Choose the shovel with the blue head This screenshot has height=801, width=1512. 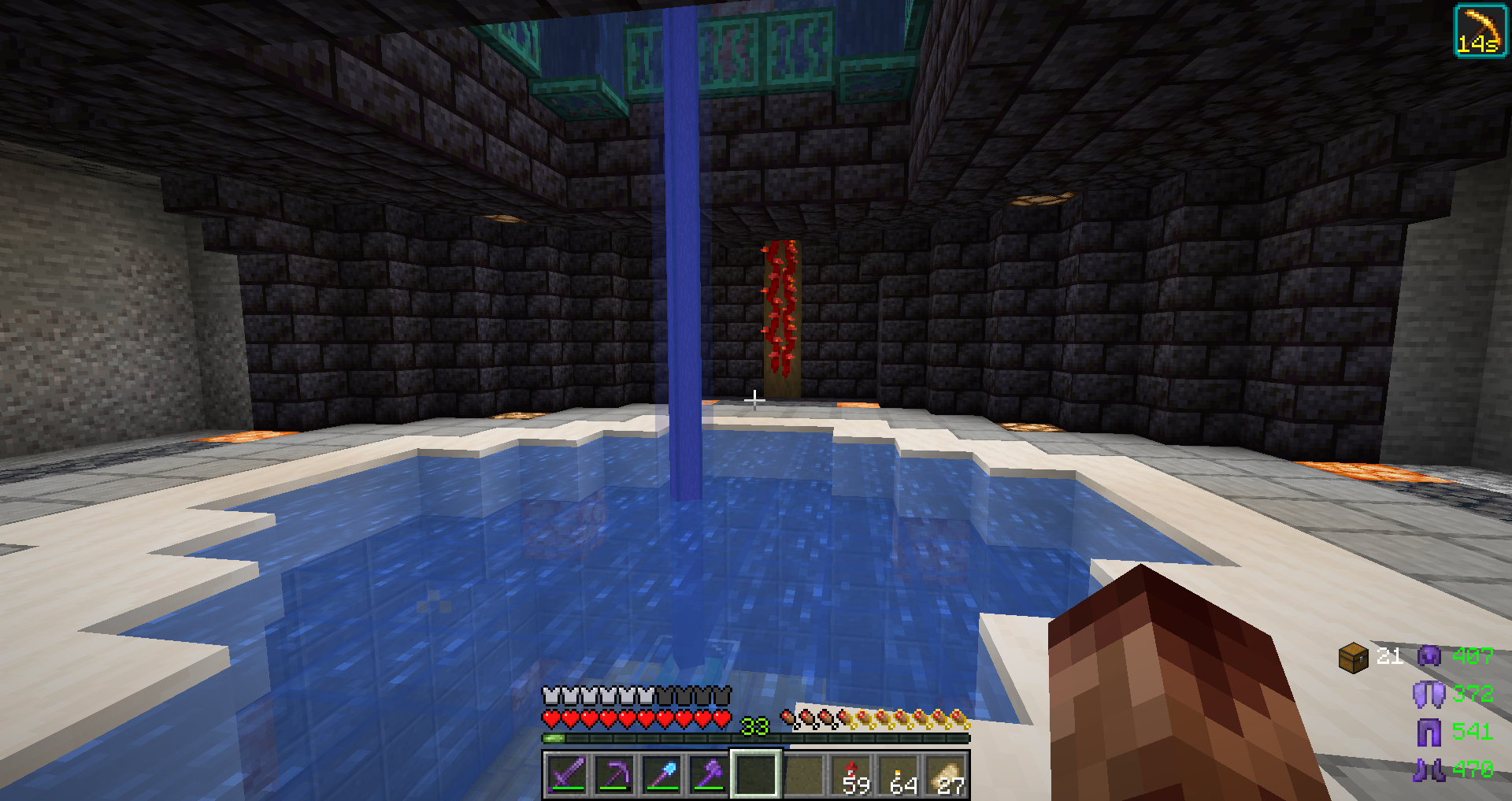click(x=661, y=774)
